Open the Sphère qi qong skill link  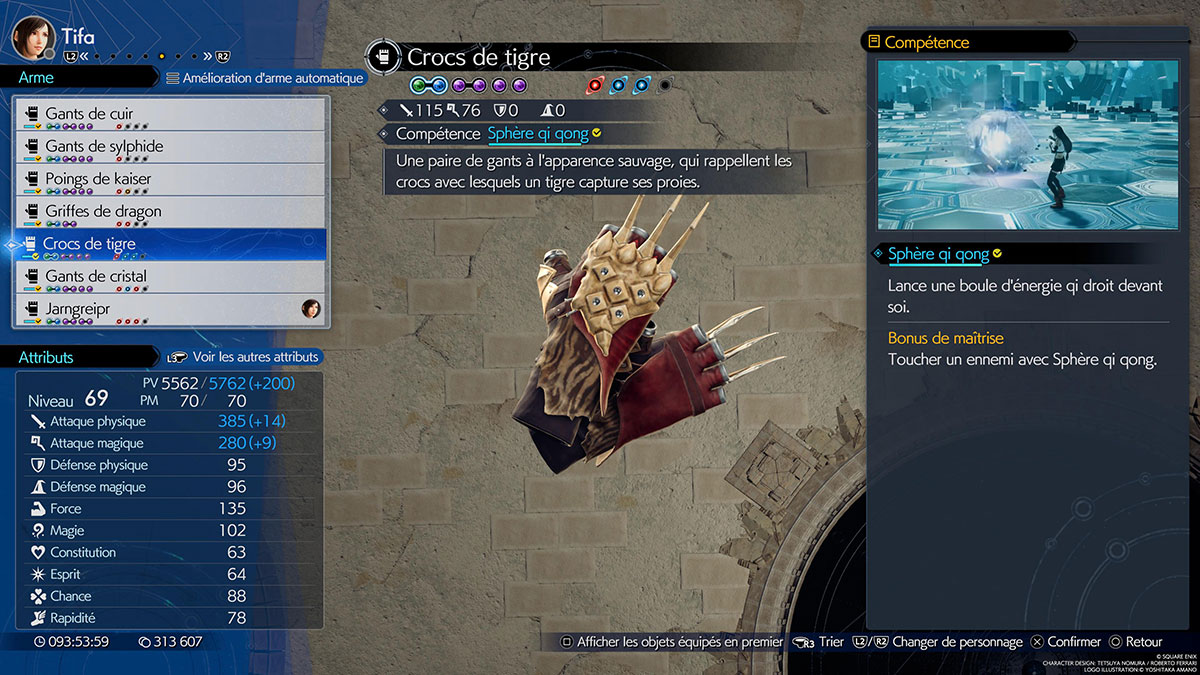pyautogui.click(x=538, y=133)
